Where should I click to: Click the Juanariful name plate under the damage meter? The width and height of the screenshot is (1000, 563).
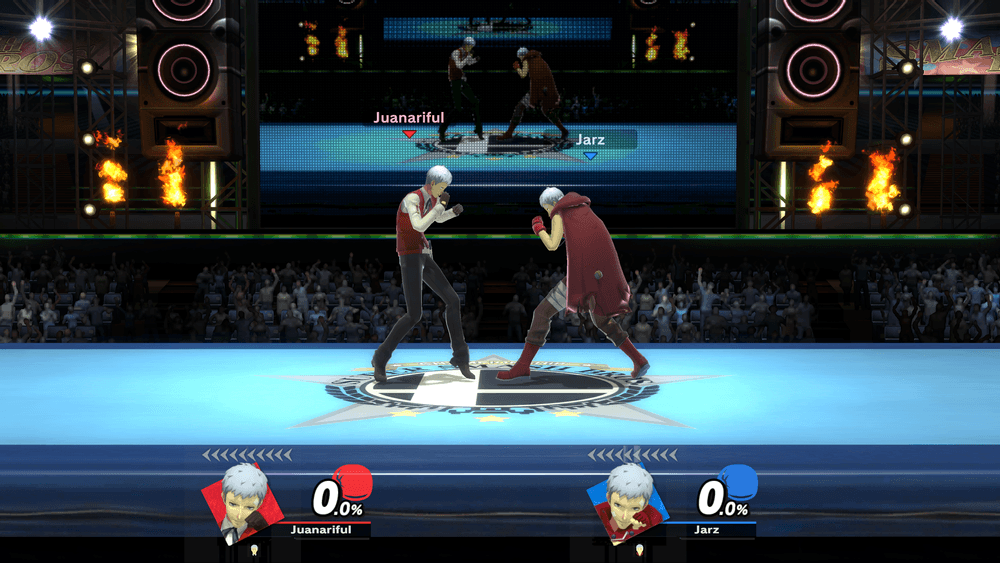[x=320, y=529]
